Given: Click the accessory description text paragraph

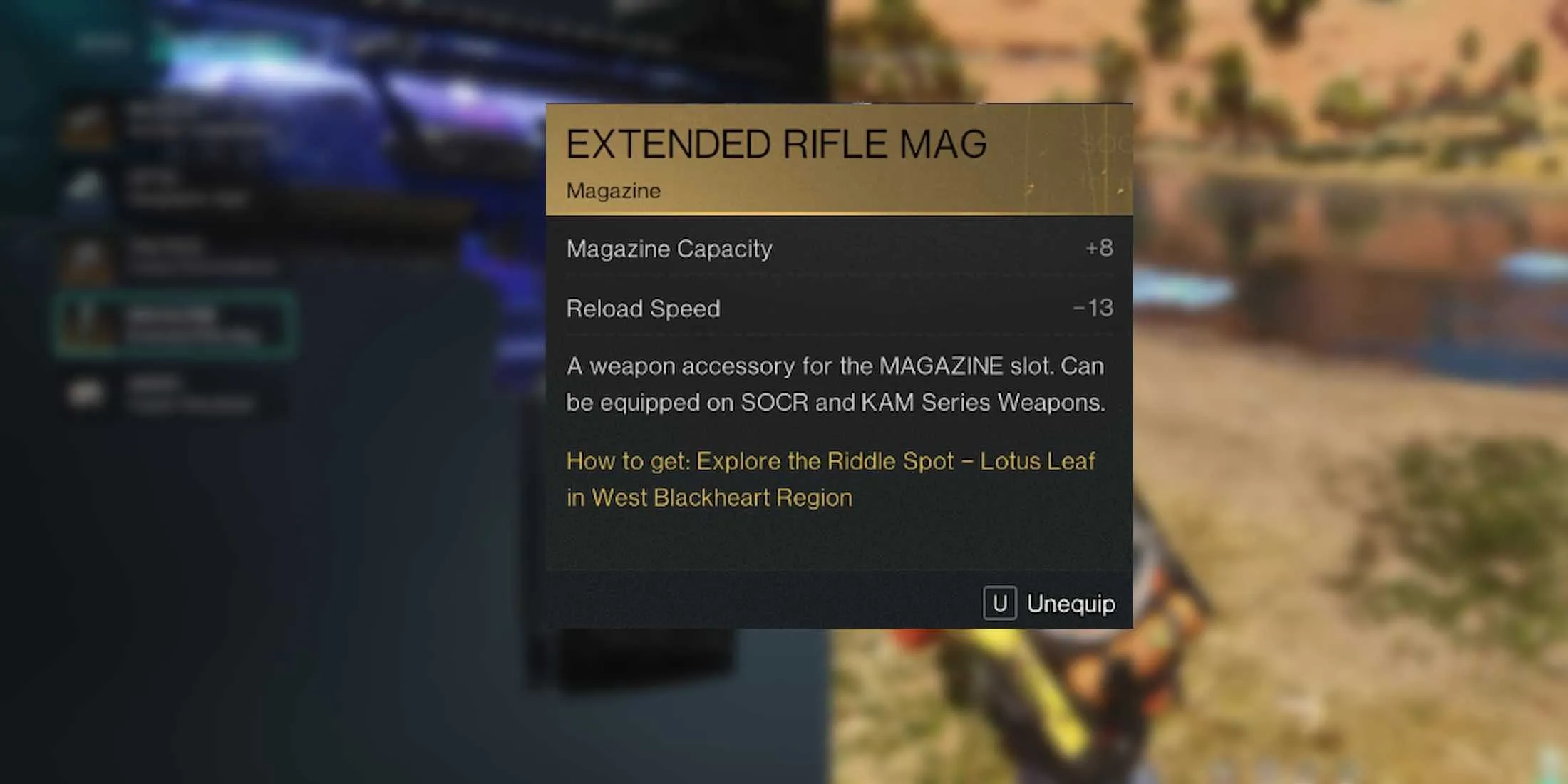Looking at the screenshot, I should [834, 385].
